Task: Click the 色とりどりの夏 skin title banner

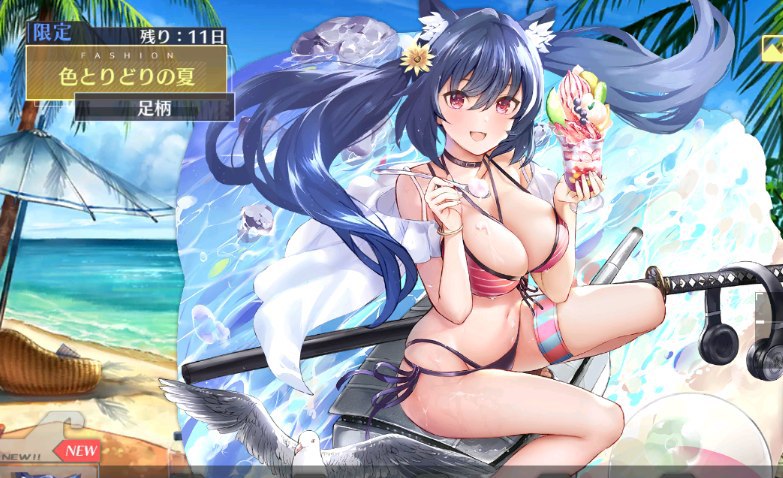Action: click(126, 73)
